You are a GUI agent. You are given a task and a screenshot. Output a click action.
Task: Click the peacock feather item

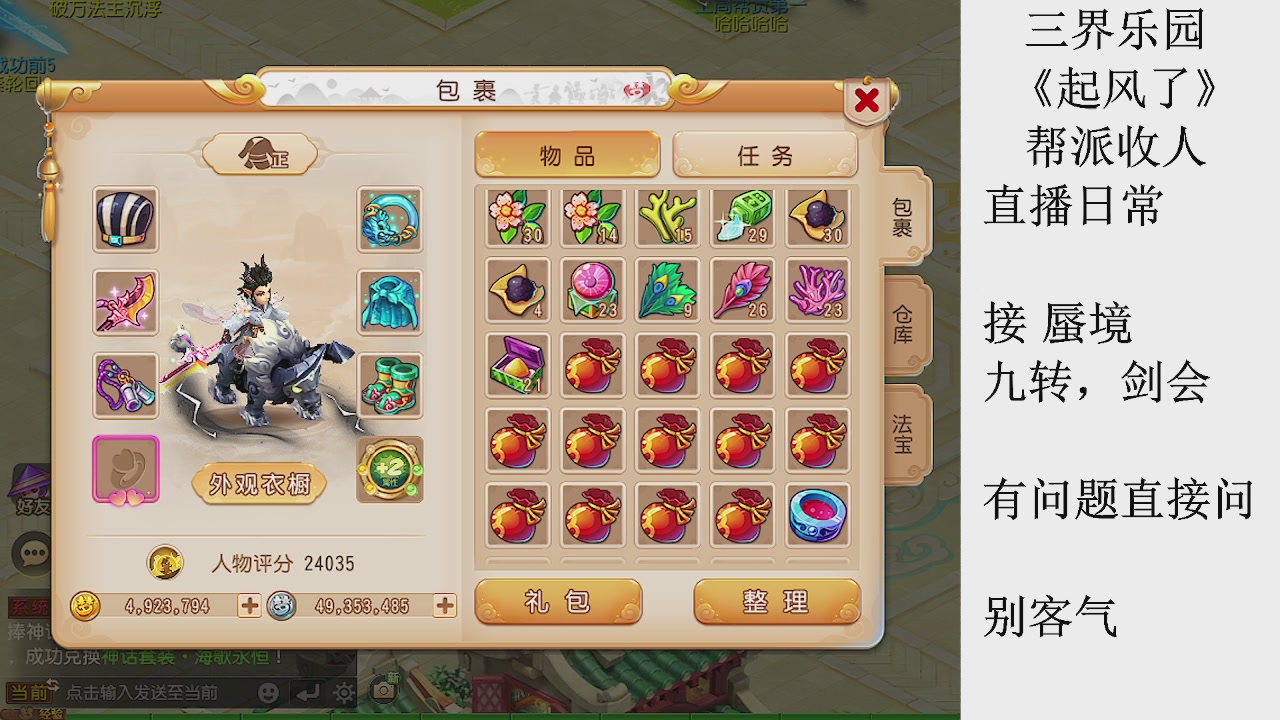667,291
